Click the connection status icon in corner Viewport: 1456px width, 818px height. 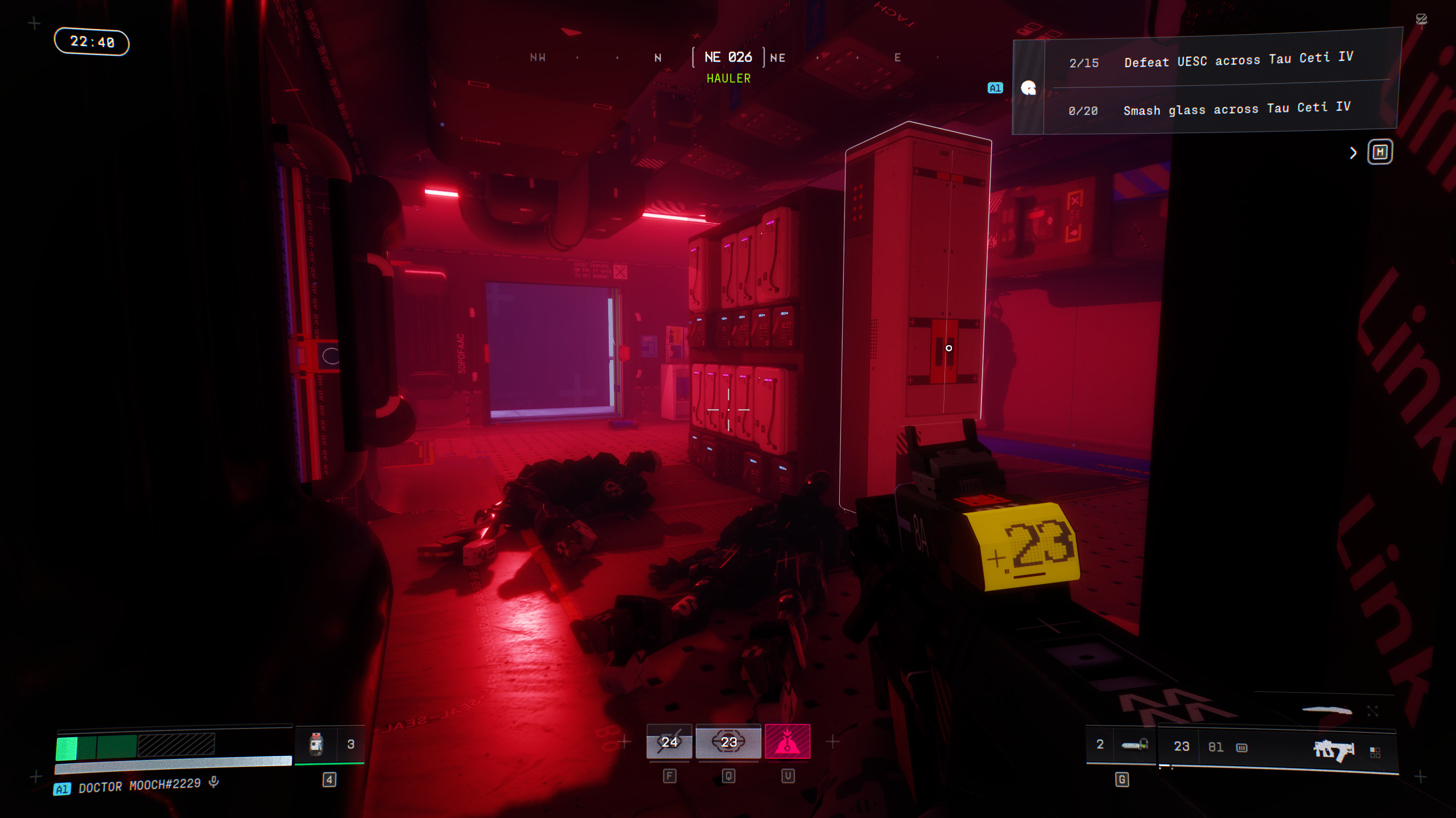click(x=1421, y=19)
